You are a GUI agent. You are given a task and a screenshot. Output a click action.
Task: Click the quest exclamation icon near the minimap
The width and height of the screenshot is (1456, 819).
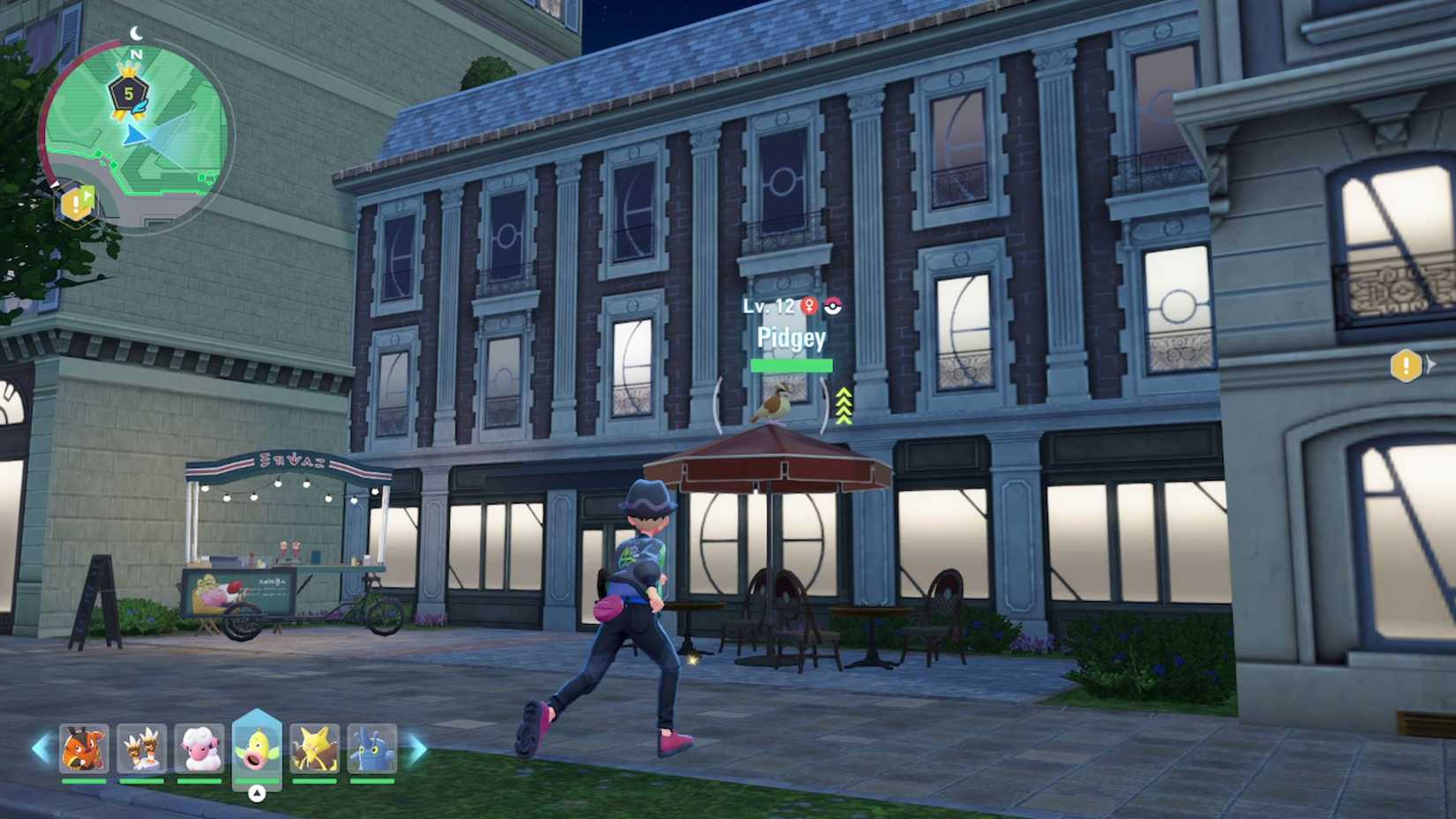click(x=76, y=201)
